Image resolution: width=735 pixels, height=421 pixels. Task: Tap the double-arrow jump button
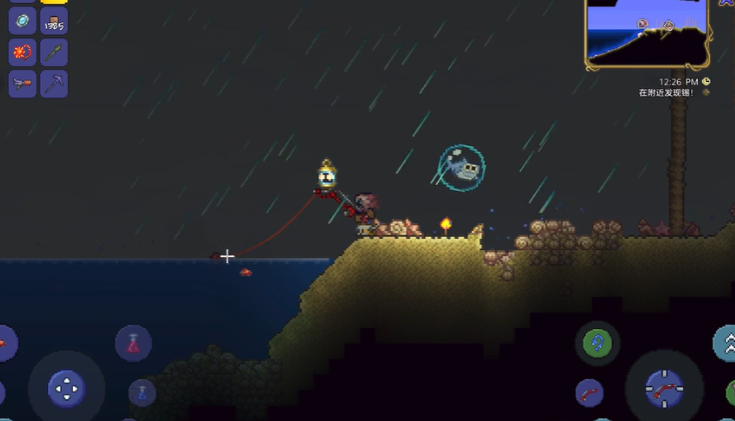[x=726, y=343]
